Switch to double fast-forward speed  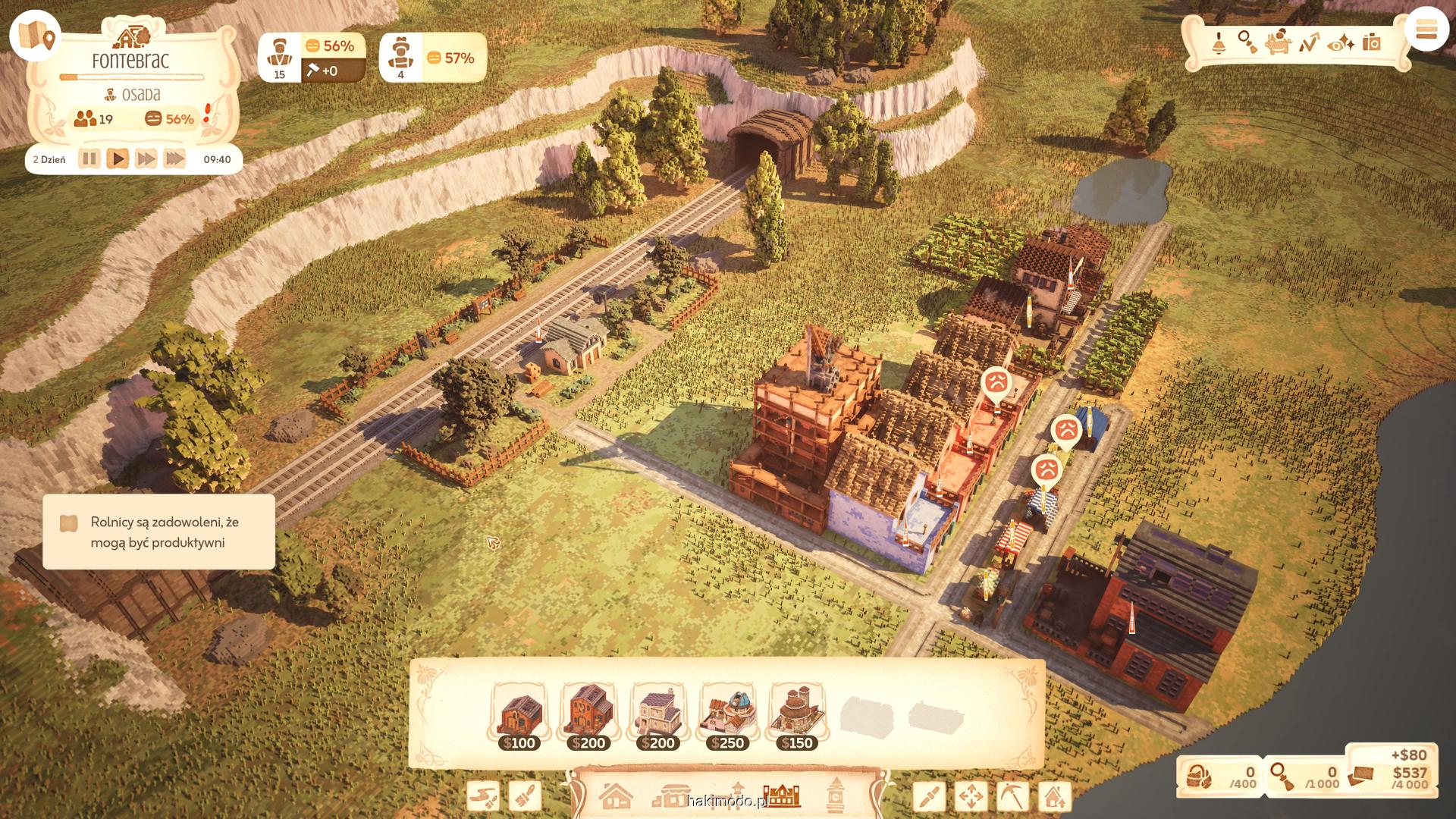tap(146, 159)
